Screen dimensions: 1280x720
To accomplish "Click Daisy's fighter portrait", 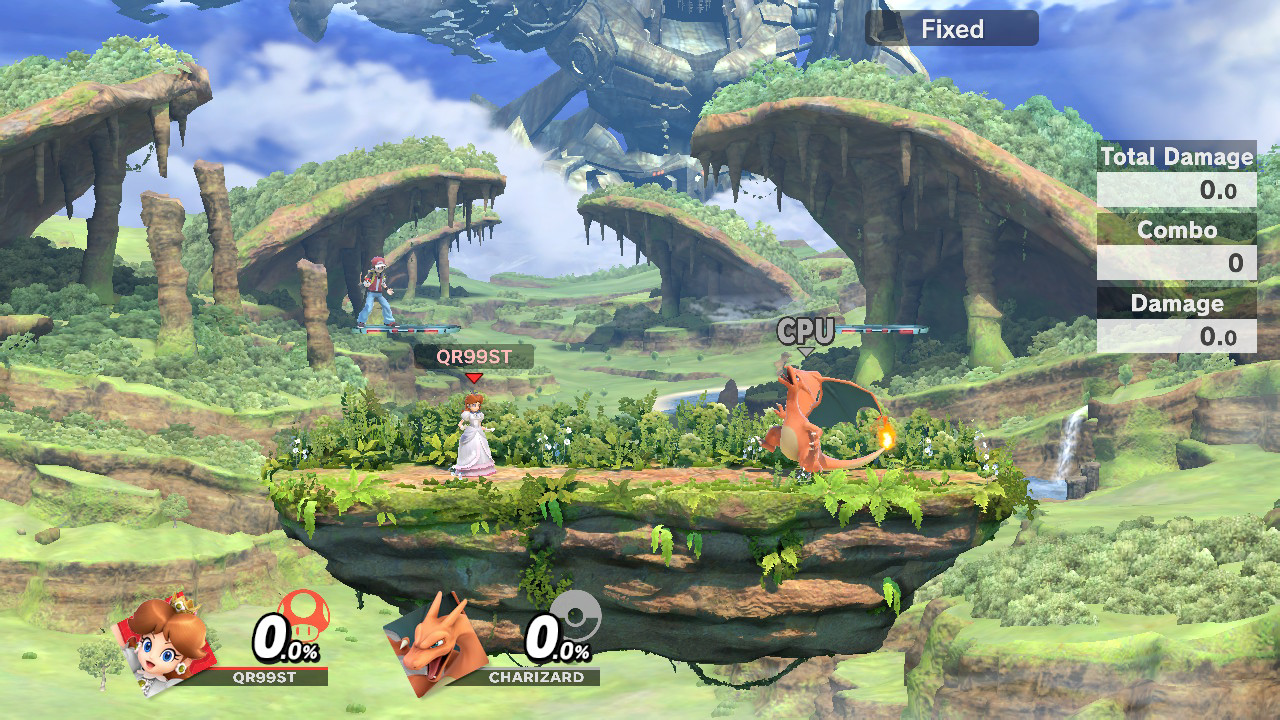I will [167, 637].
